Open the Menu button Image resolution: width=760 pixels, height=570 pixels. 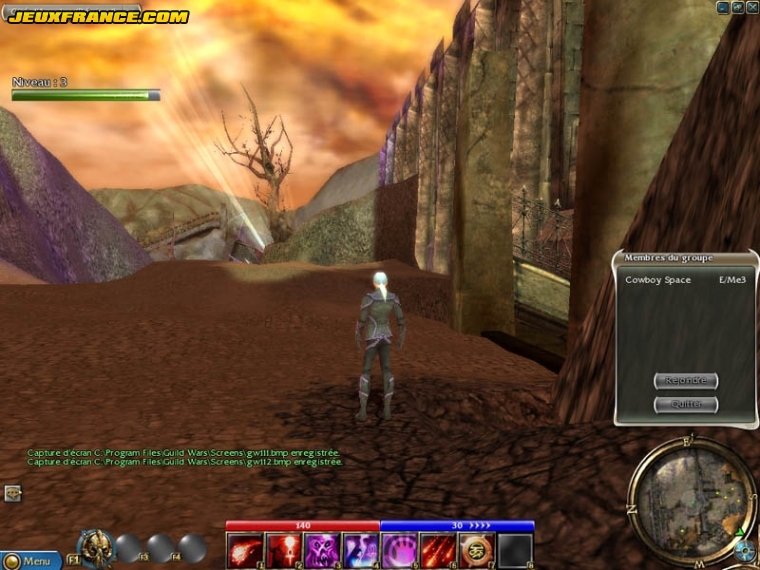tap(30, 561)
